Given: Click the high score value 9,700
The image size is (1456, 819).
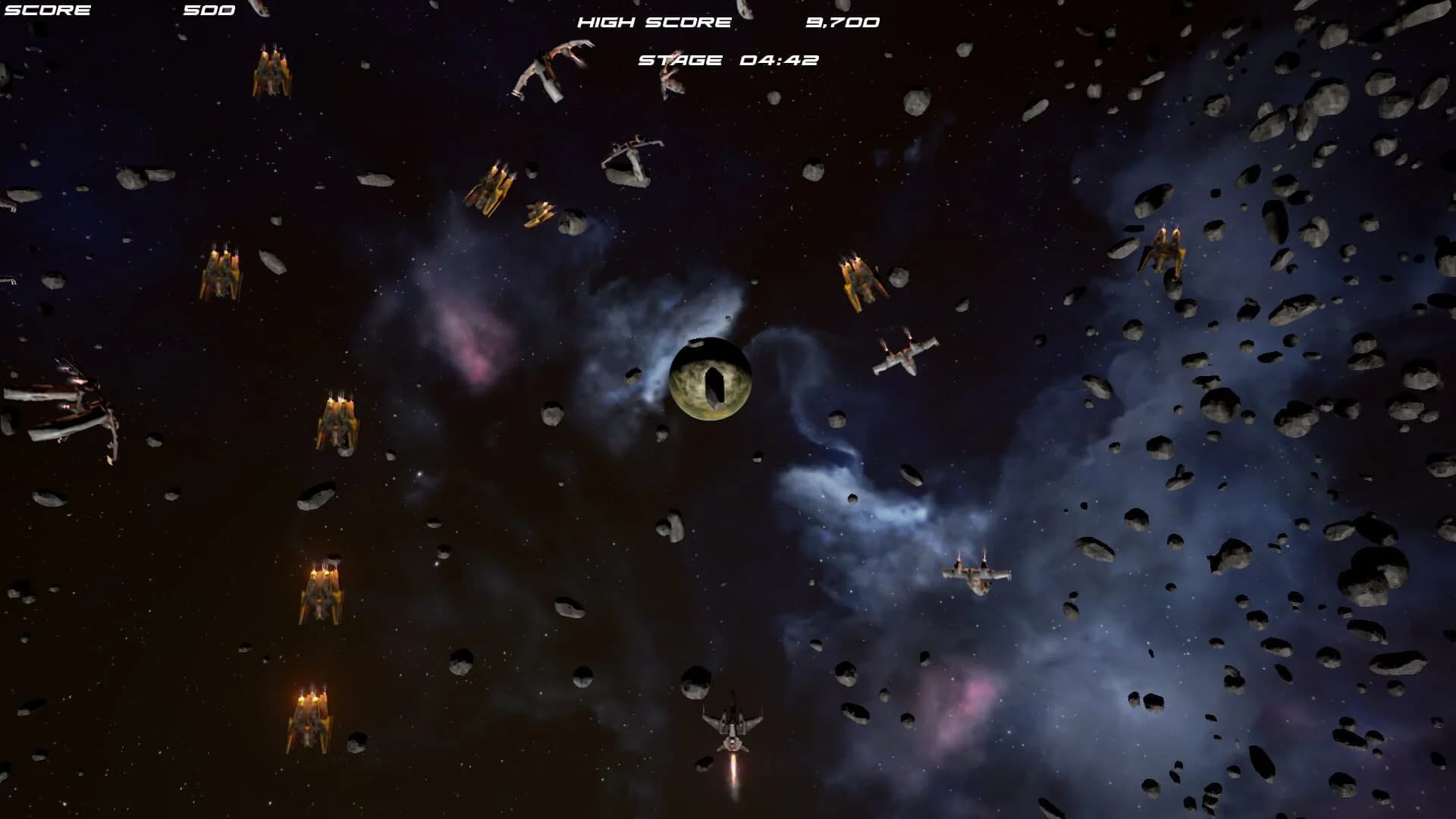Looking at the screenshot, I should (842, 22).
